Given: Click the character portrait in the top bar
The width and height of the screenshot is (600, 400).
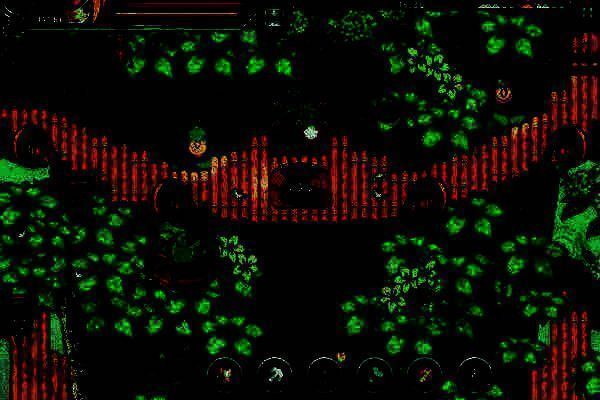Looking at the screenshot, I should (x=80, y=12).
